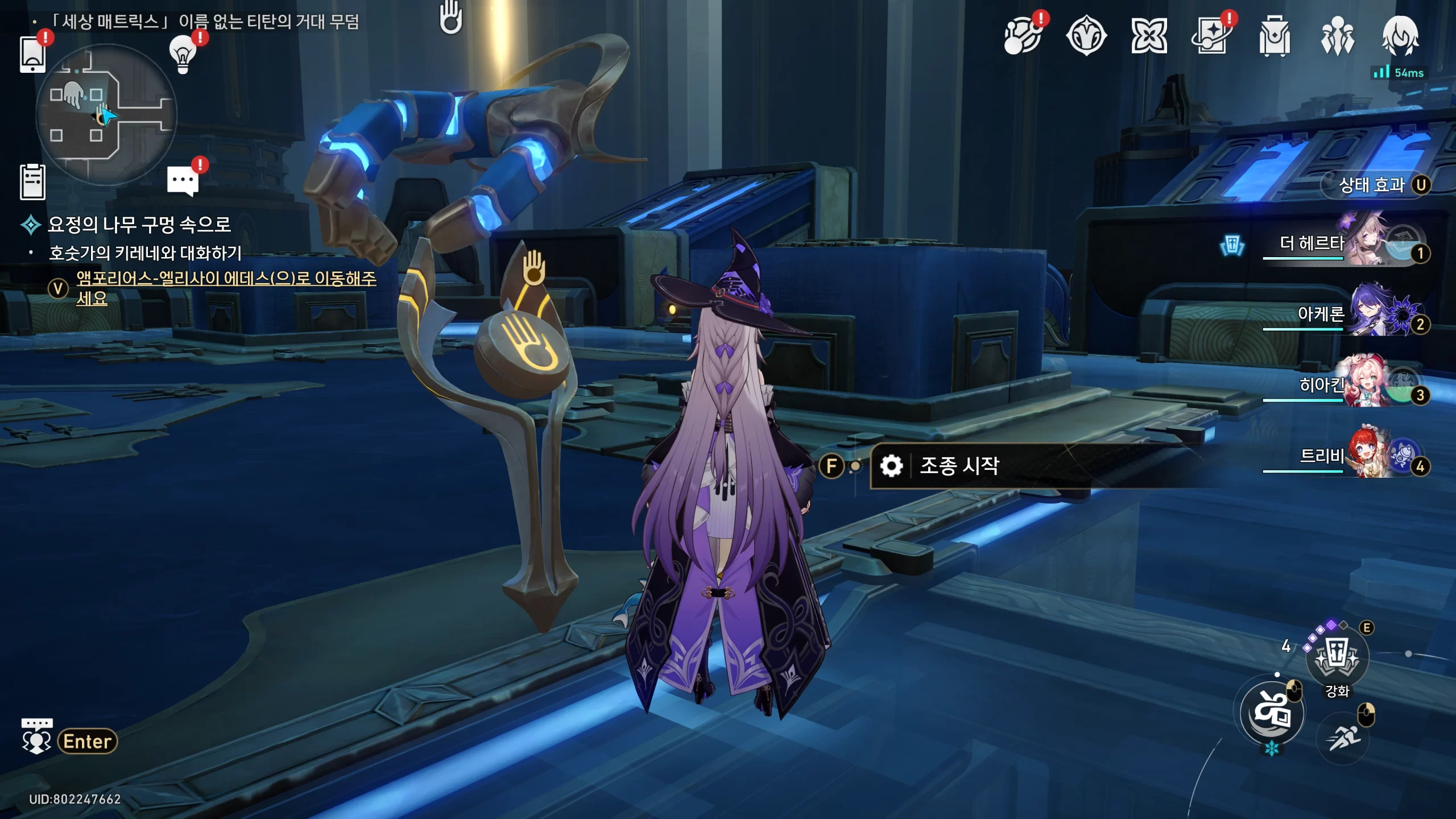Open the team lineup icon
Screen dimensions: 1456x819
(x=1337, y=36)
